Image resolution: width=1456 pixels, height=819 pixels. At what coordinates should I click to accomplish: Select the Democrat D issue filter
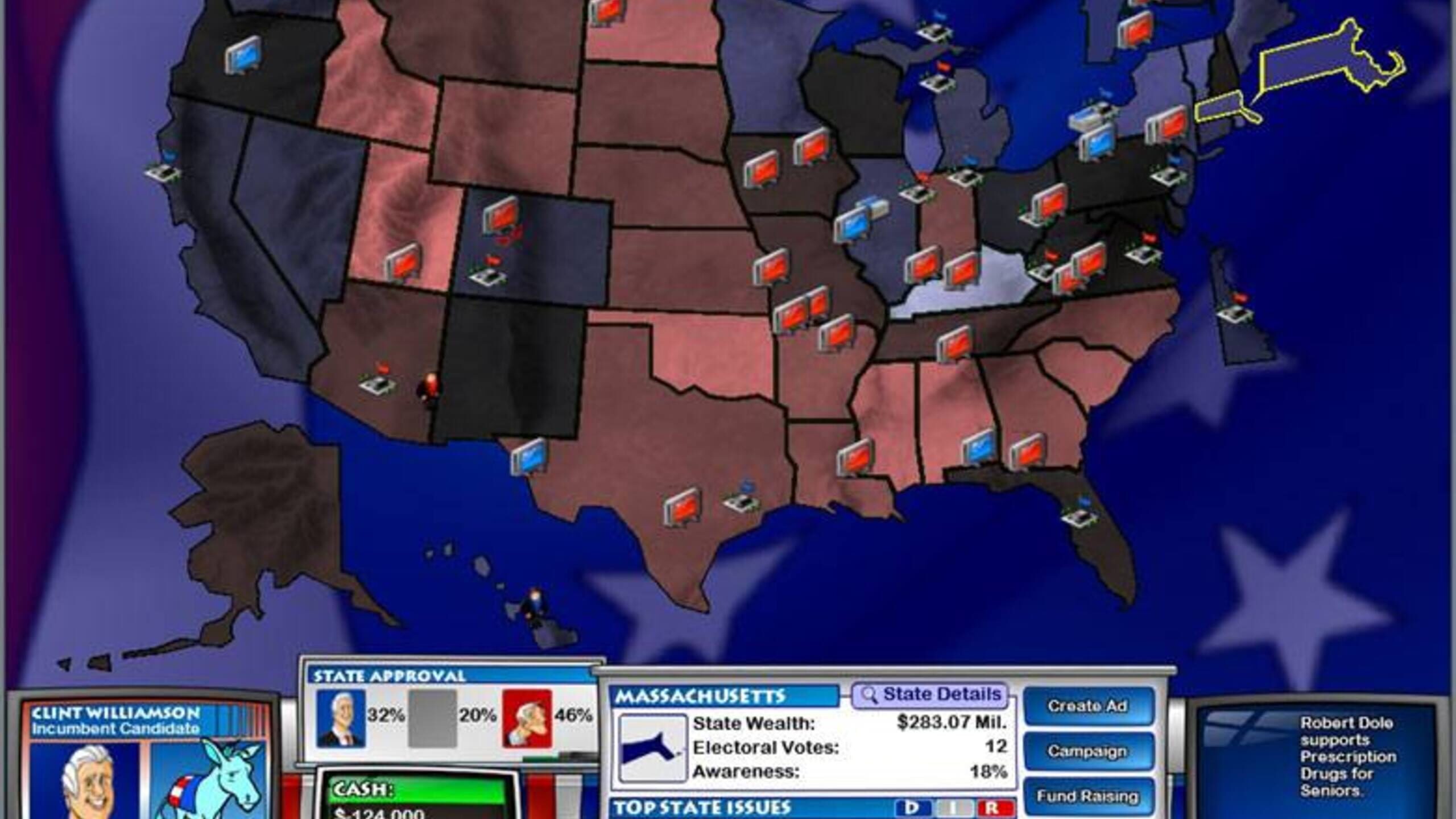point(913,809)
